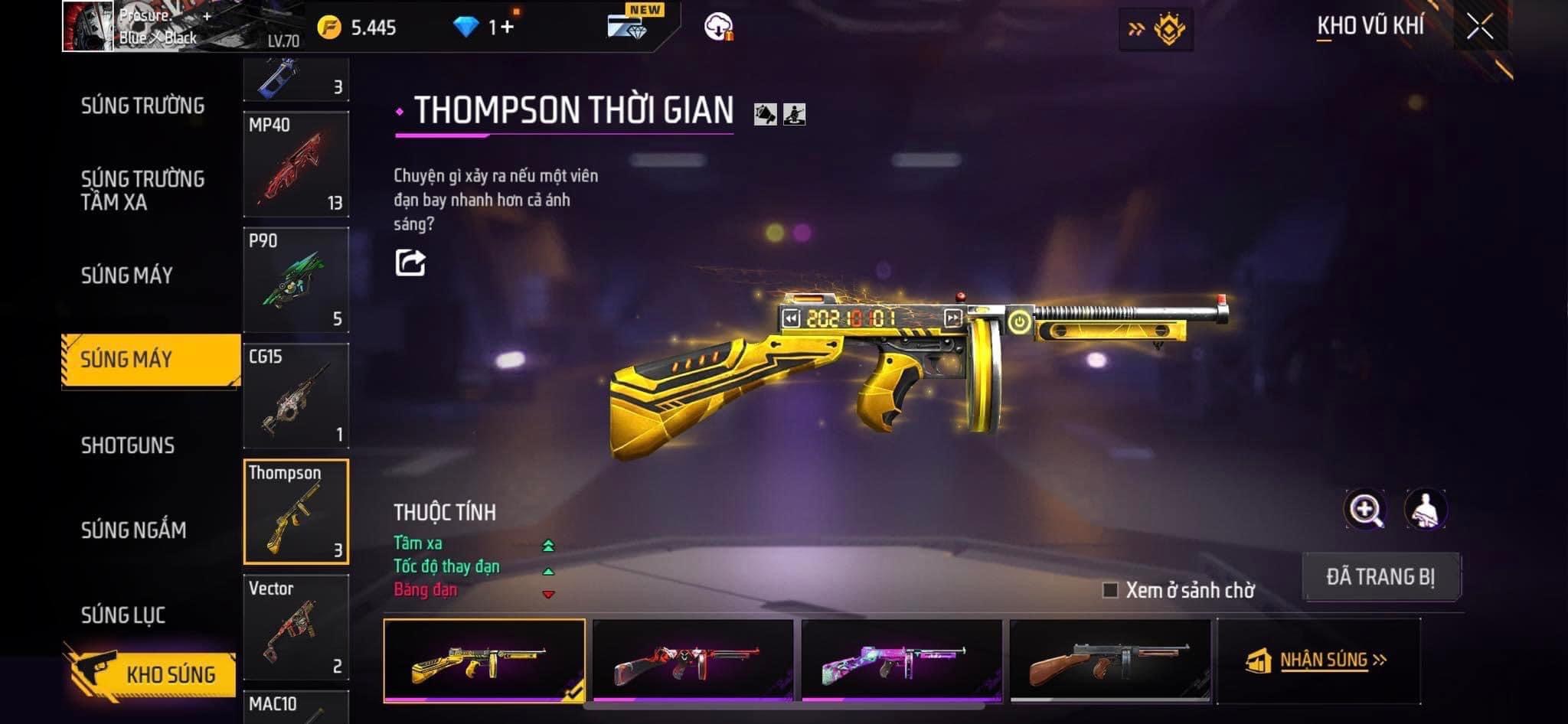Image resolution: width=1568 pixels, height=724 pixels.
Task: Share the Thompson Thời Gian skin
Action: tap(410, 263)
